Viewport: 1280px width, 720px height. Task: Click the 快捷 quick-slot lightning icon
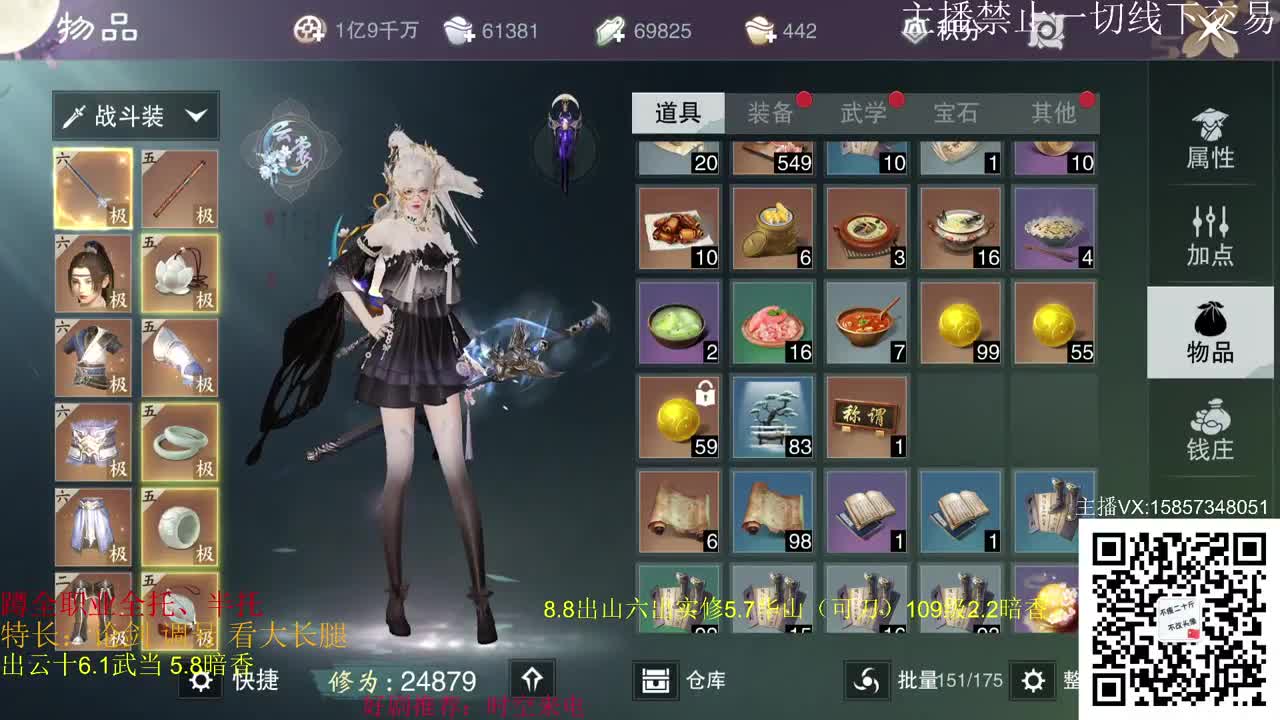click(203, 680)
